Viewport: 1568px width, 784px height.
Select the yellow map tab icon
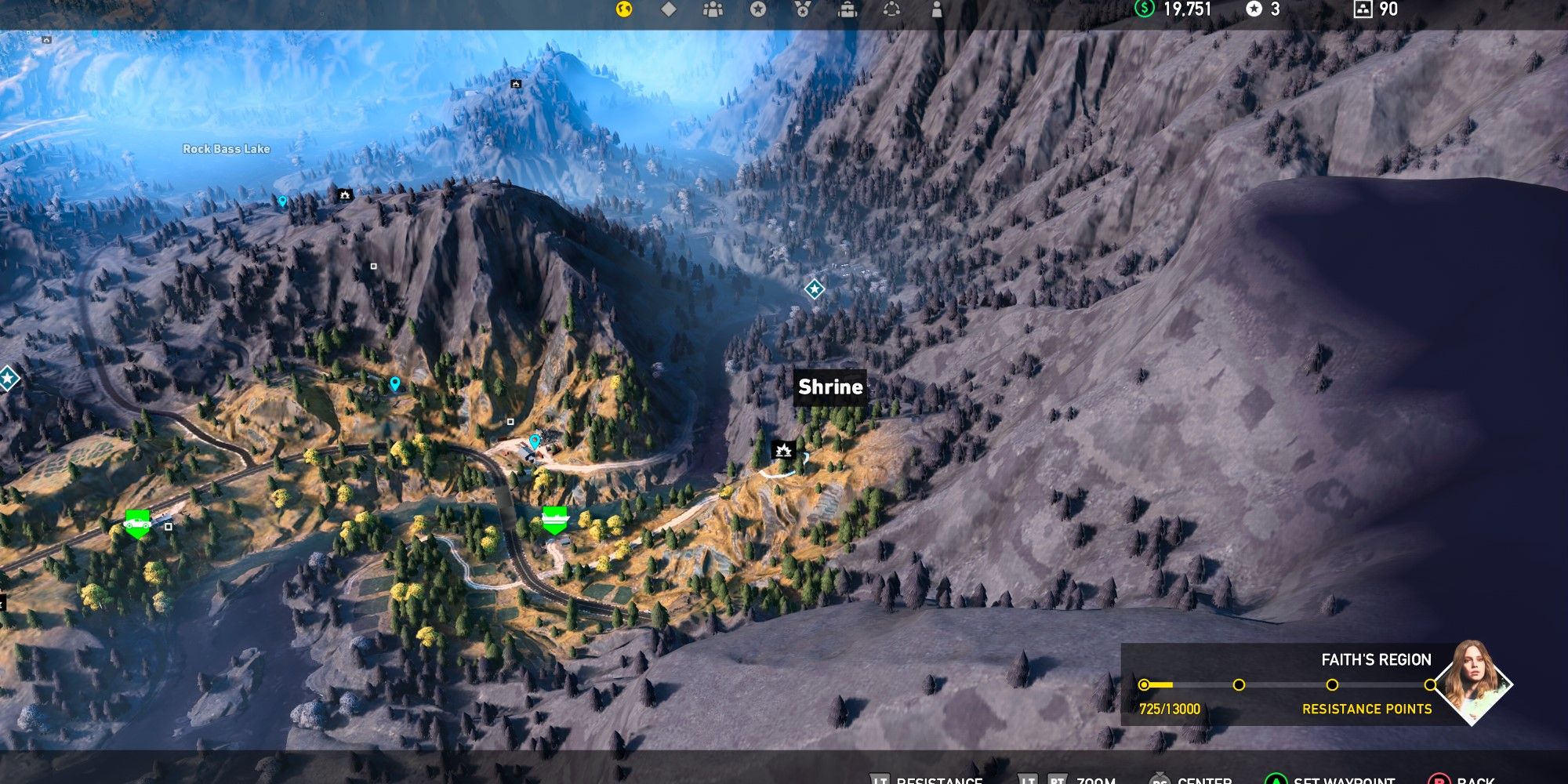point(623,10)
